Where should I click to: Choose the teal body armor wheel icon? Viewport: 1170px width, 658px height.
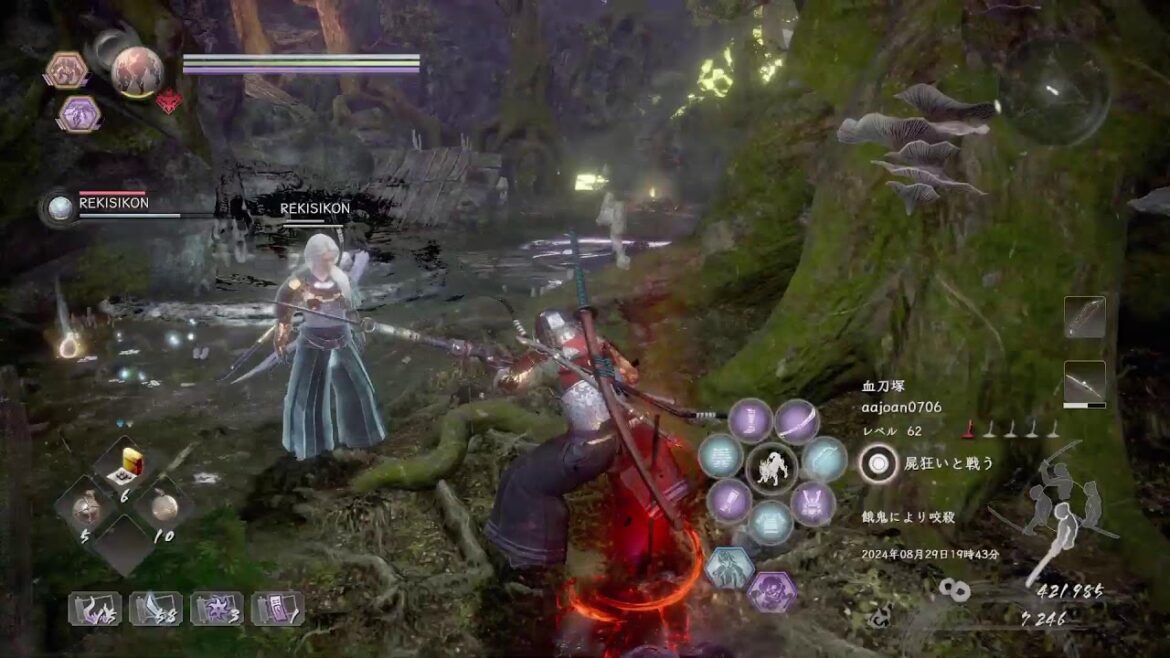point(771,522)
